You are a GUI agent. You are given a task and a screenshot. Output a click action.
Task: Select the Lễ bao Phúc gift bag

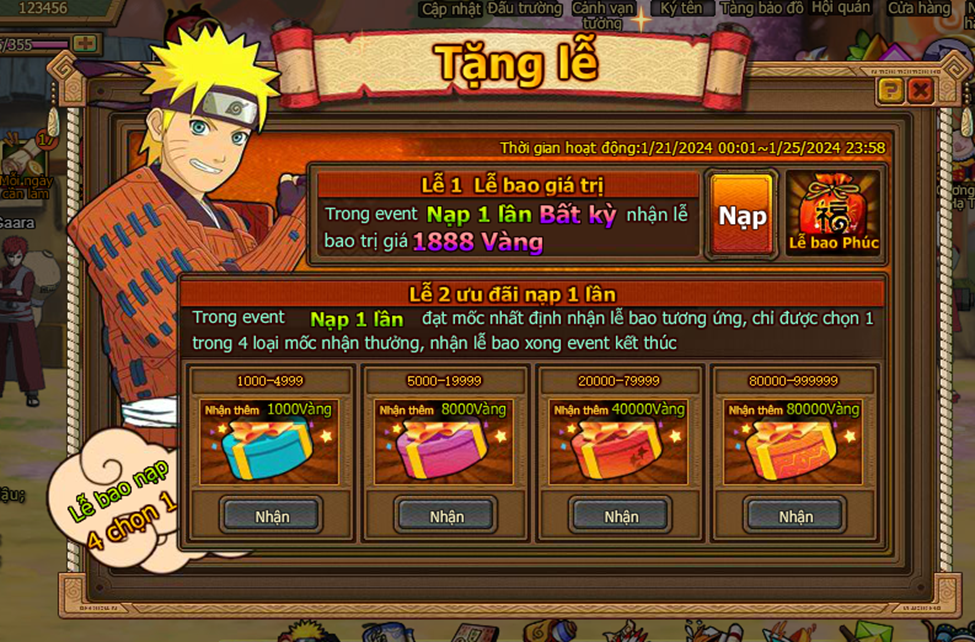(x=833, y=213)
